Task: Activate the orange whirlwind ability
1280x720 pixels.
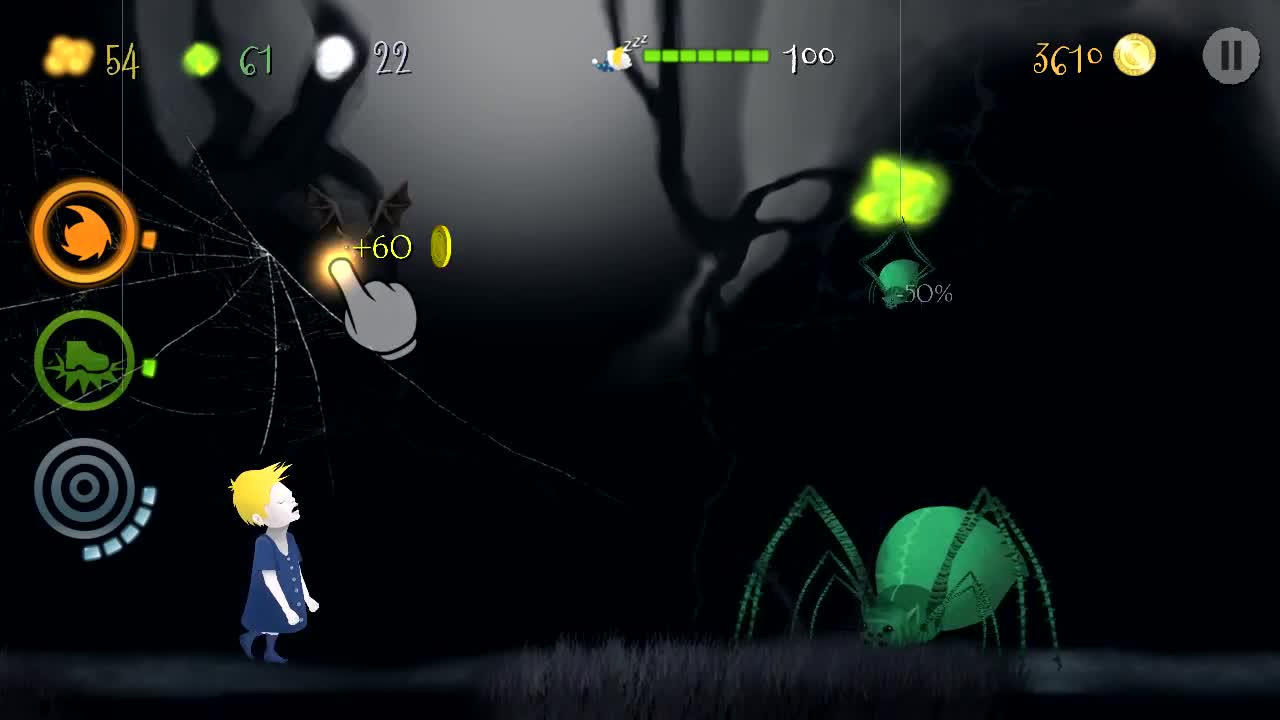Action: coord(84,231)
